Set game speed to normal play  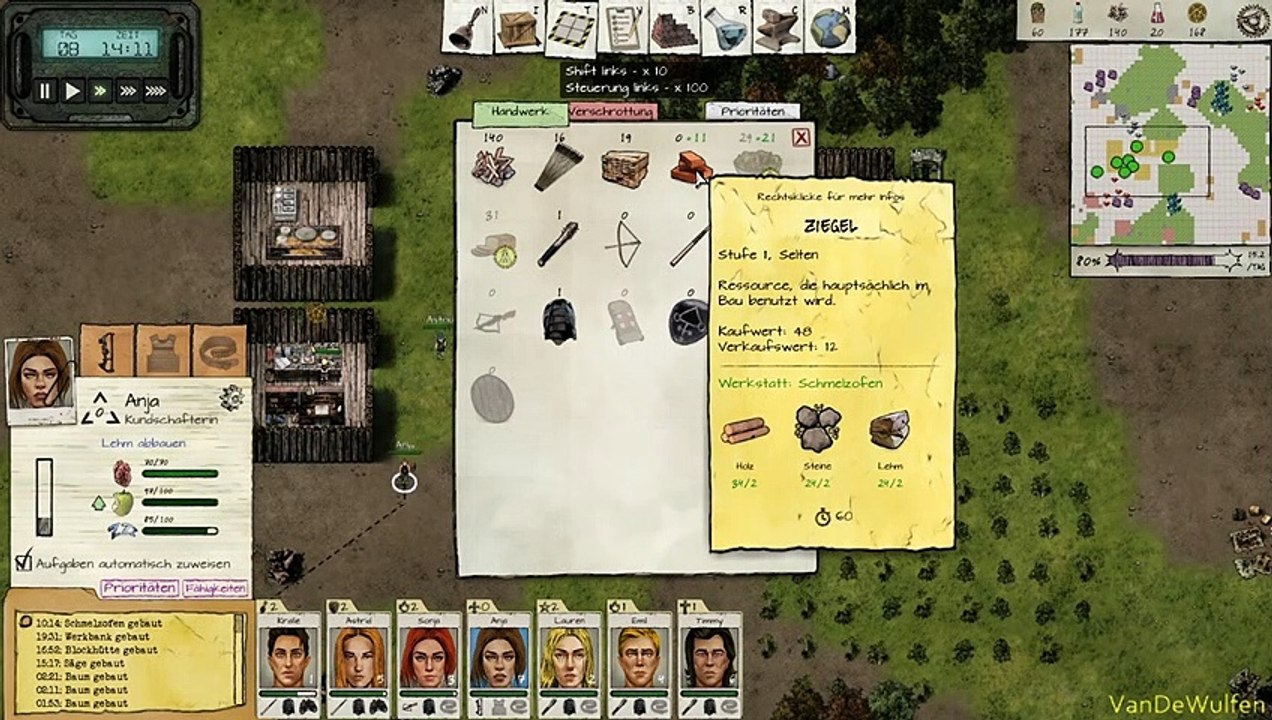pyautogui.click(x=73, y=91)
